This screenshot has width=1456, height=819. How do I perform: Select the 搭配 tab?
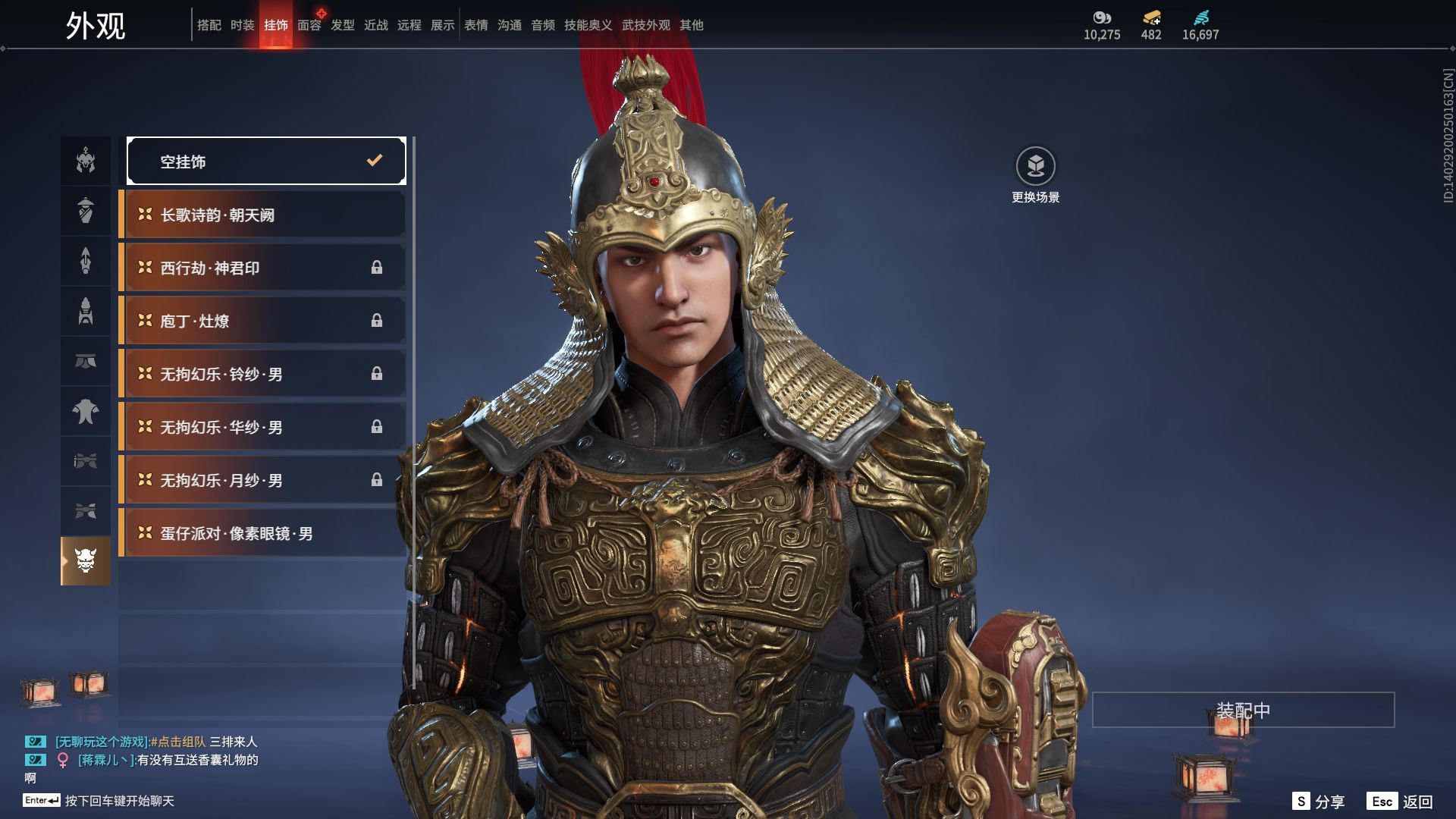209,25
